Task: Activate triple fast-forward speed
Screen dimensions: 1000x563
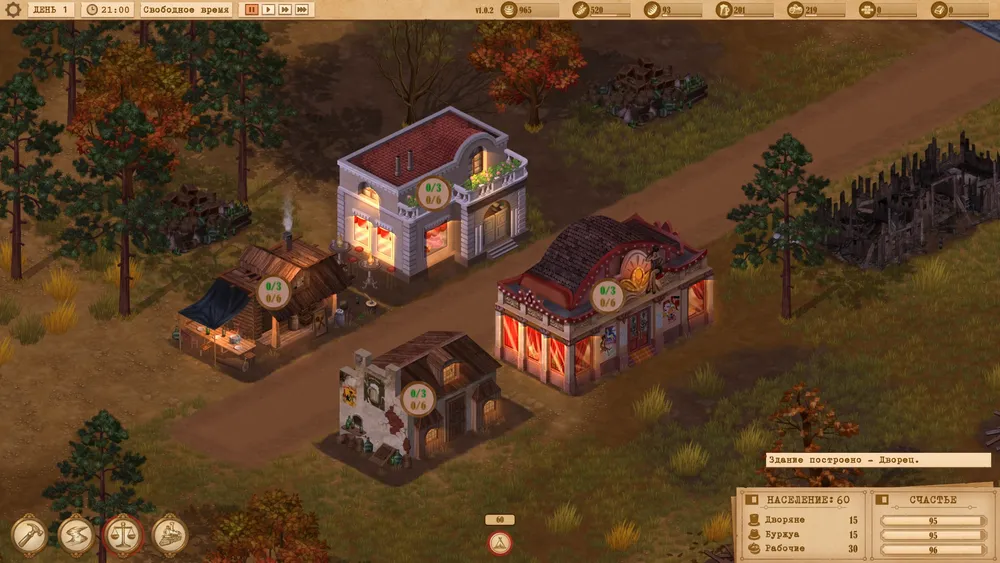Action: [301, 9]
